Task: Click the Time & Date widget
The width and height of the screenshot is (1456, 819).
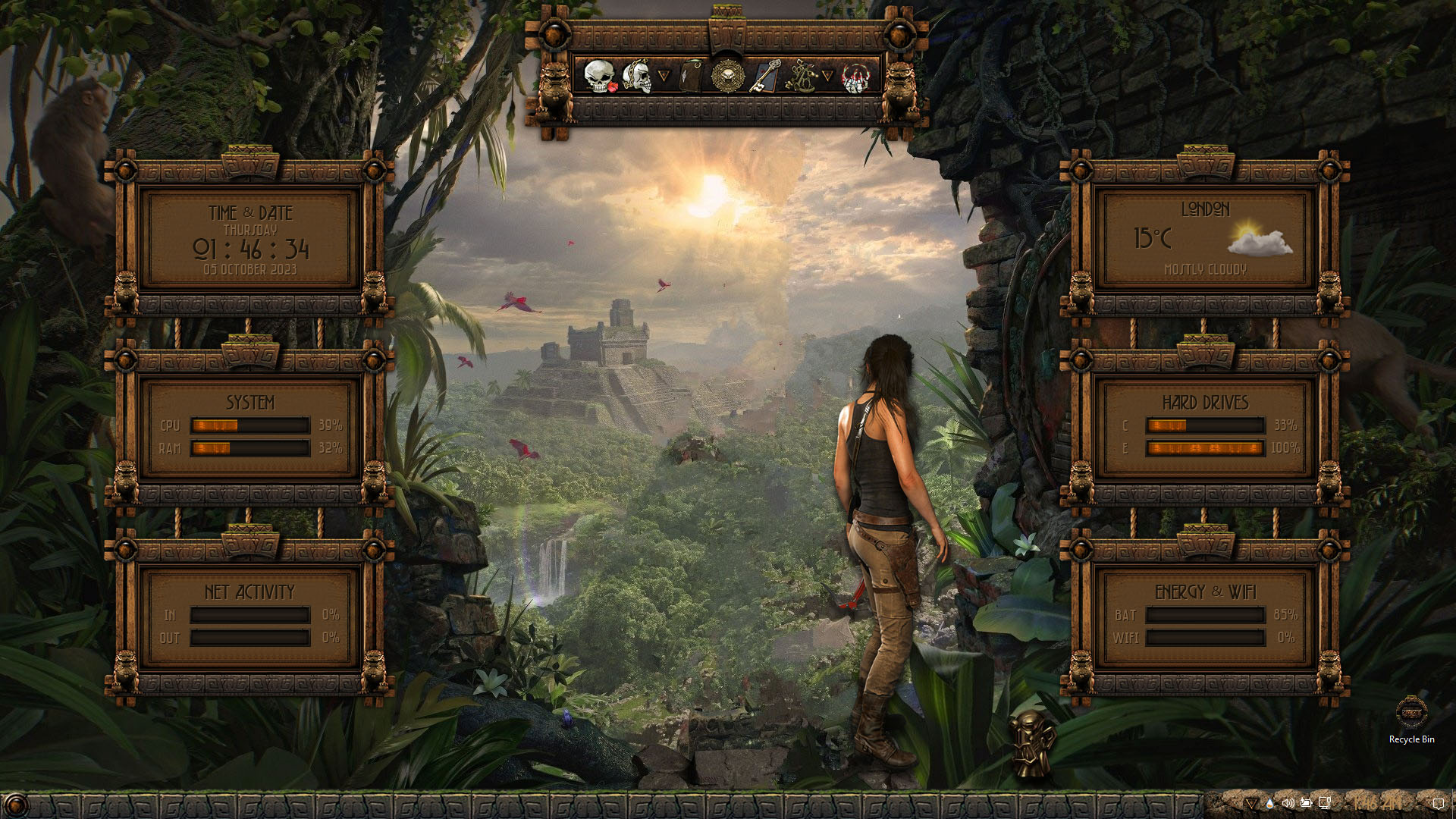Action: [x=249, y=240]
